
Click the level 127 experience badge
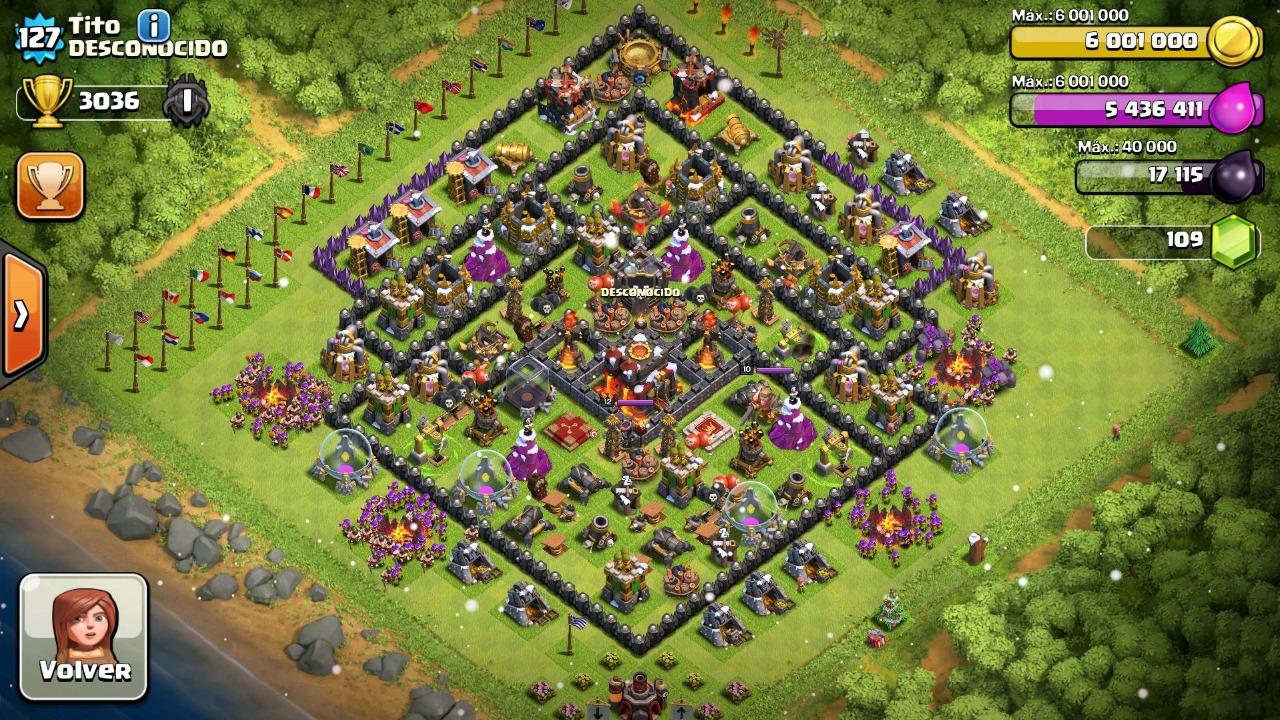click(40, 38)
